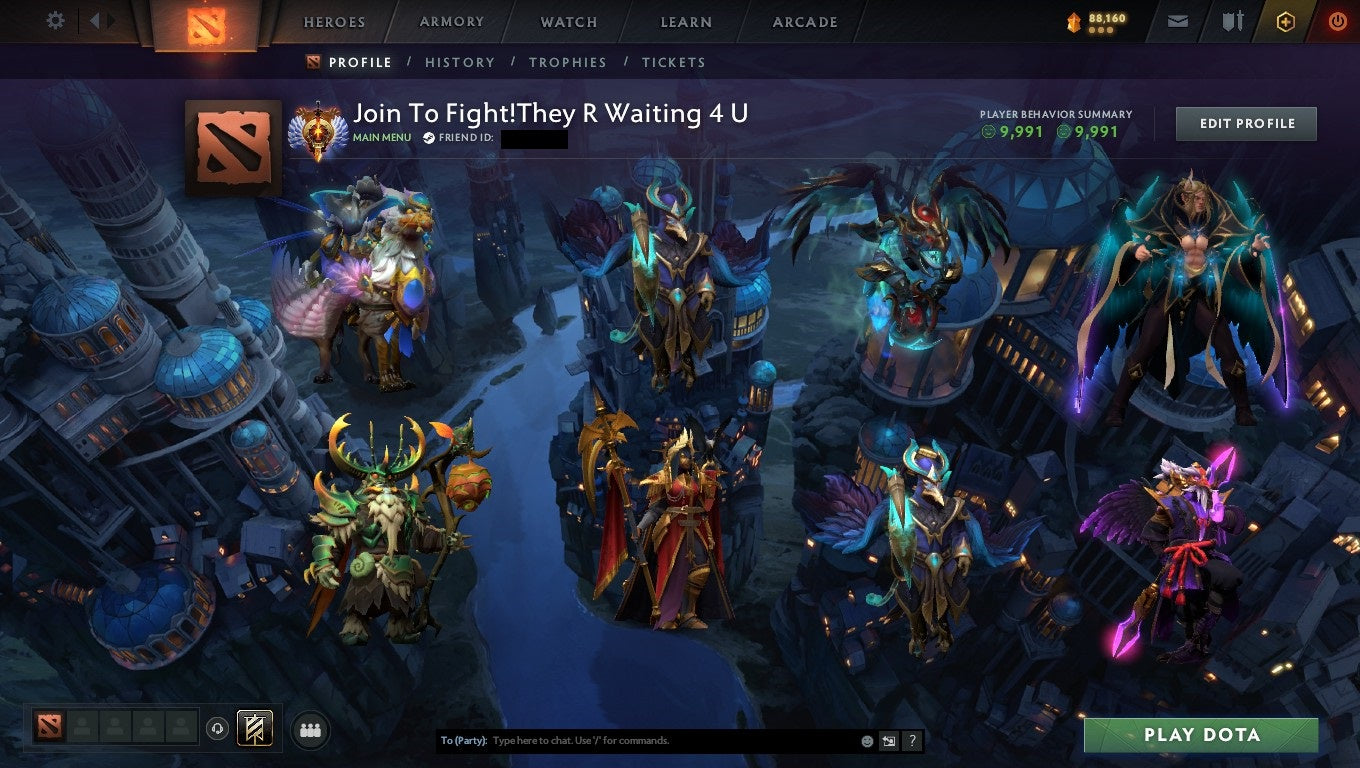The width and height of the screenshot is (1360, 768).
Task: Open the WATCH menu
Action: (x=568, y=21)
